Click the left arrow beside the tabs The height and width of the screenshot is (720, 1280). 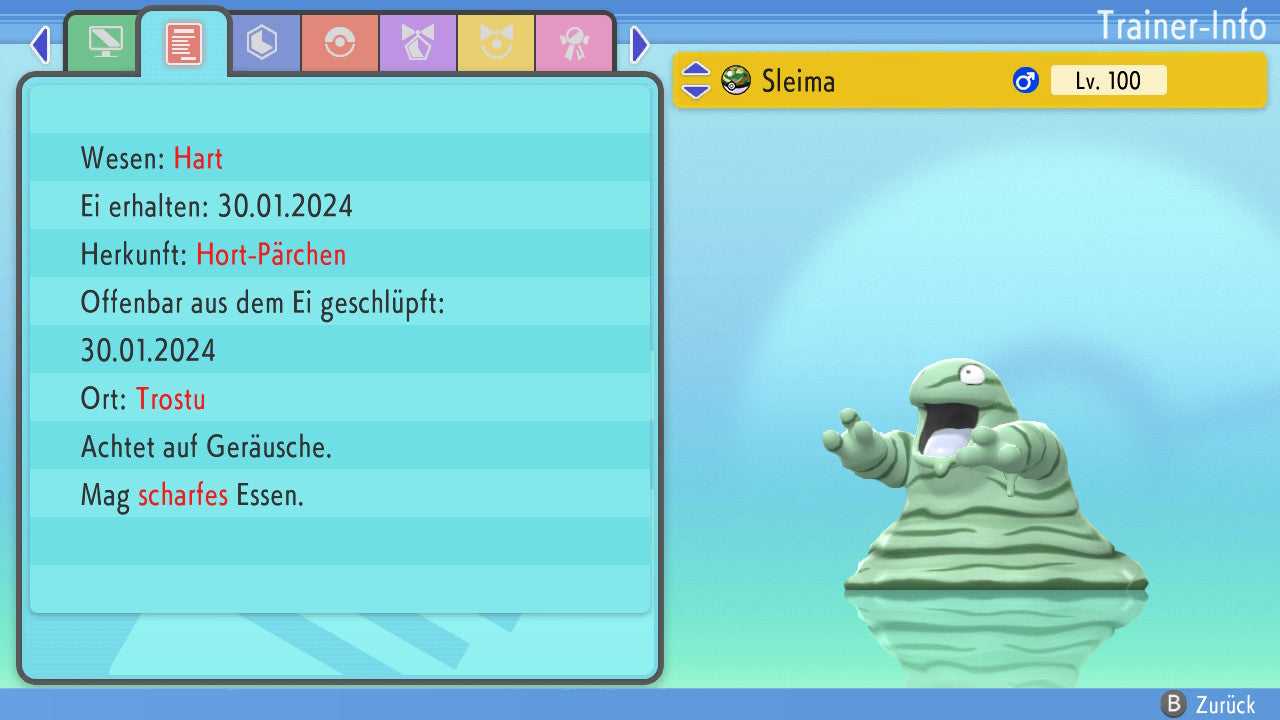coord(40,45)
